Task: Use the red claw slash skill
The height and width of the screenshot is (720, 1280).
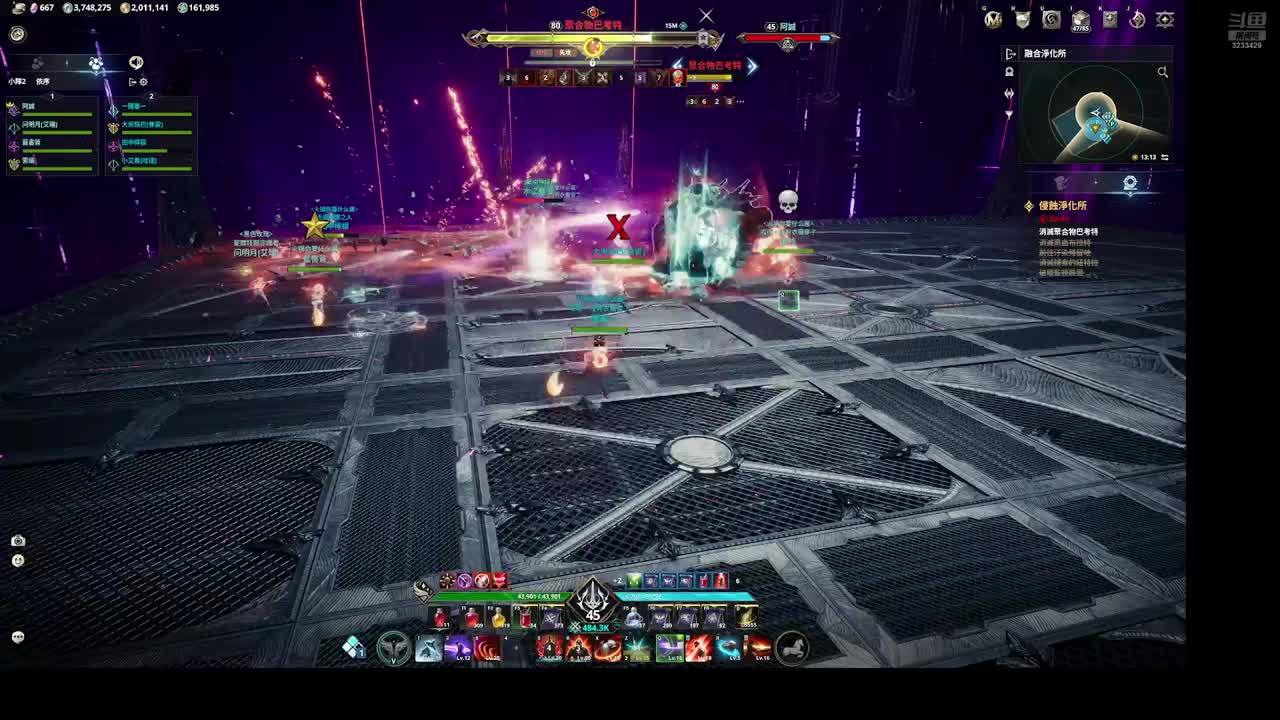Action: [487, 649]
